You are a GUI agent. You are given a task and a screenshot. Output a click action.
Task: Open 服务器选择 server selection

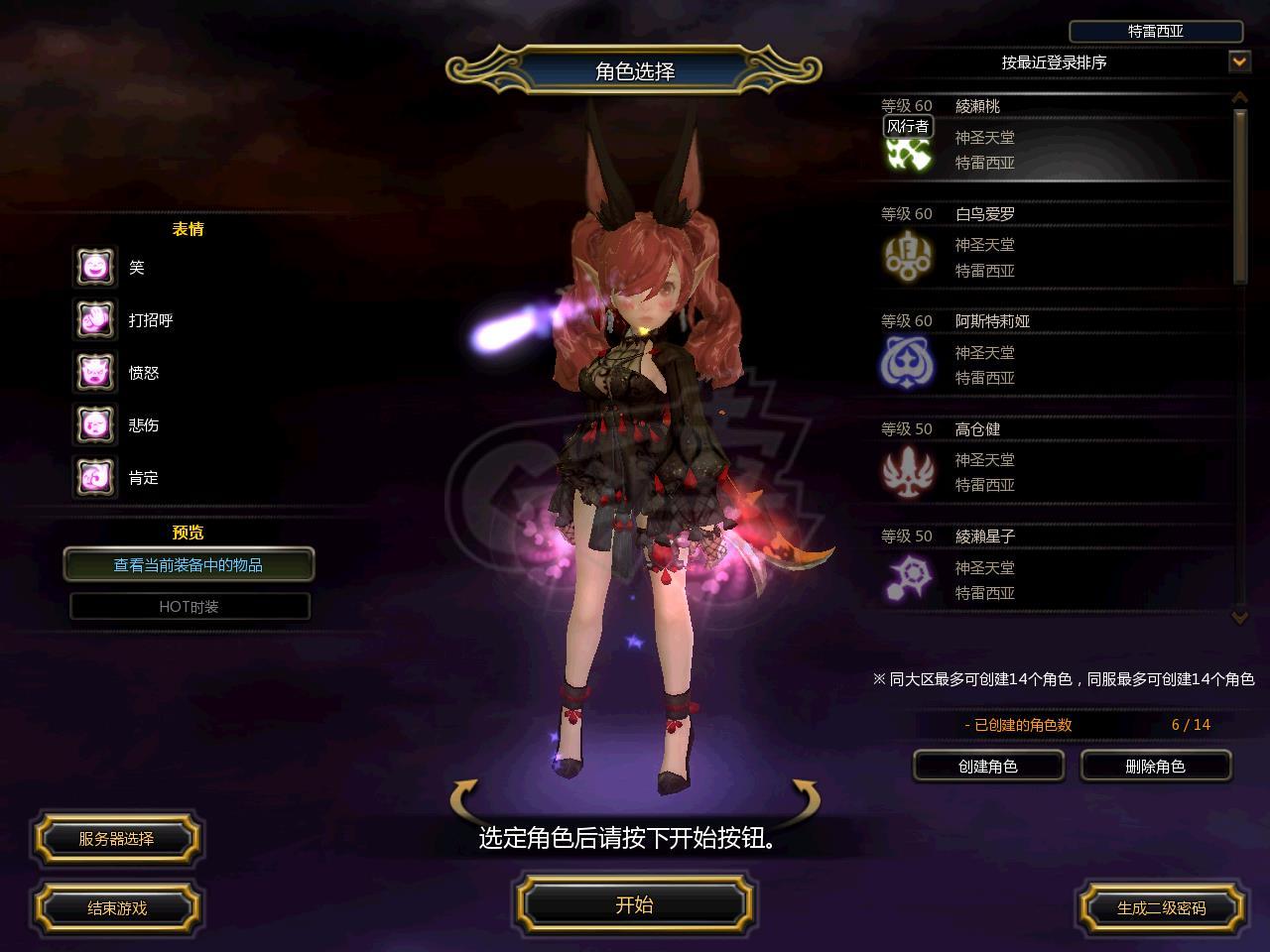(117, 839)
